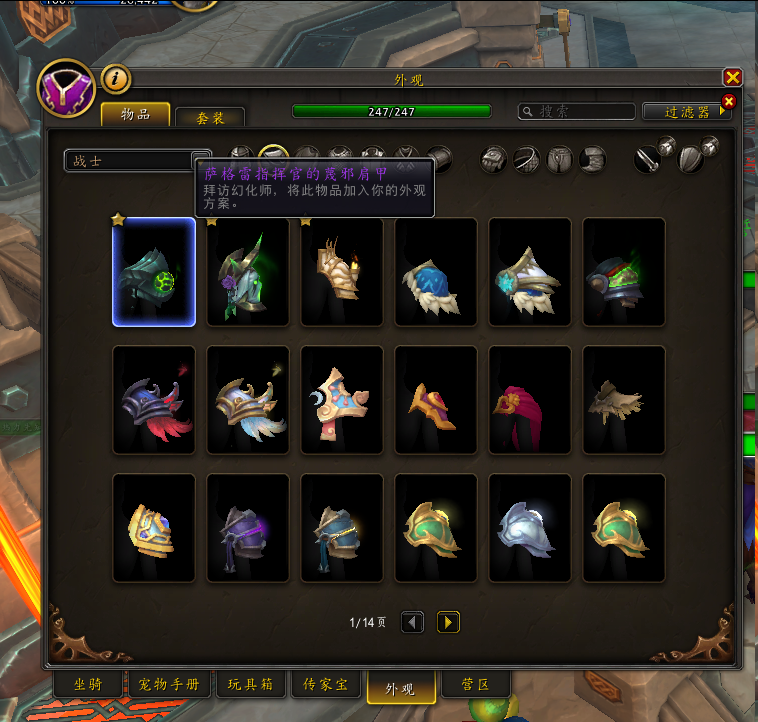Switch to the 宠物手册 pet journal tab

tap(169, 685)
